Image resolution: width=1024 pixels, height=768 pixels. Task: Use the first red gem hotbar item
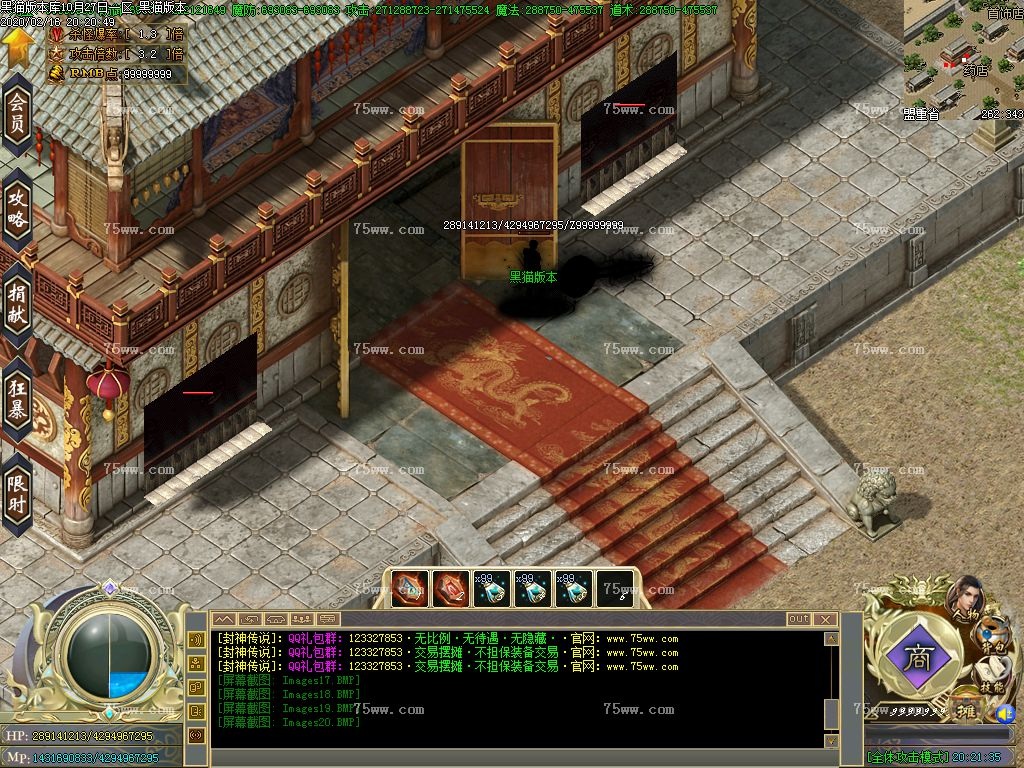coord(410,589)
